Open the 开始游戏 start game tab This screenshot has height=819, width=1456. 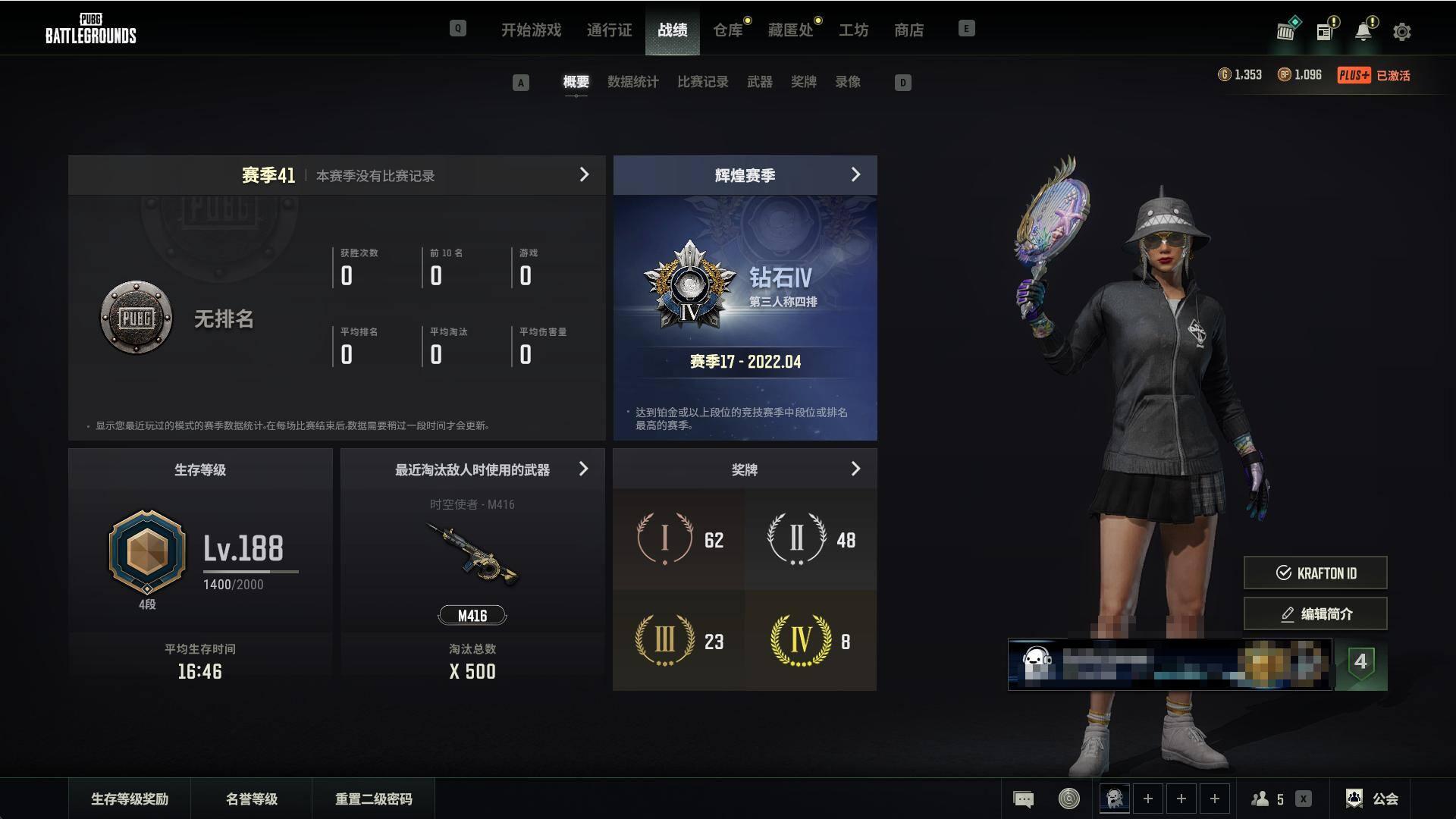pyautogui.click(x=531, y=30)
